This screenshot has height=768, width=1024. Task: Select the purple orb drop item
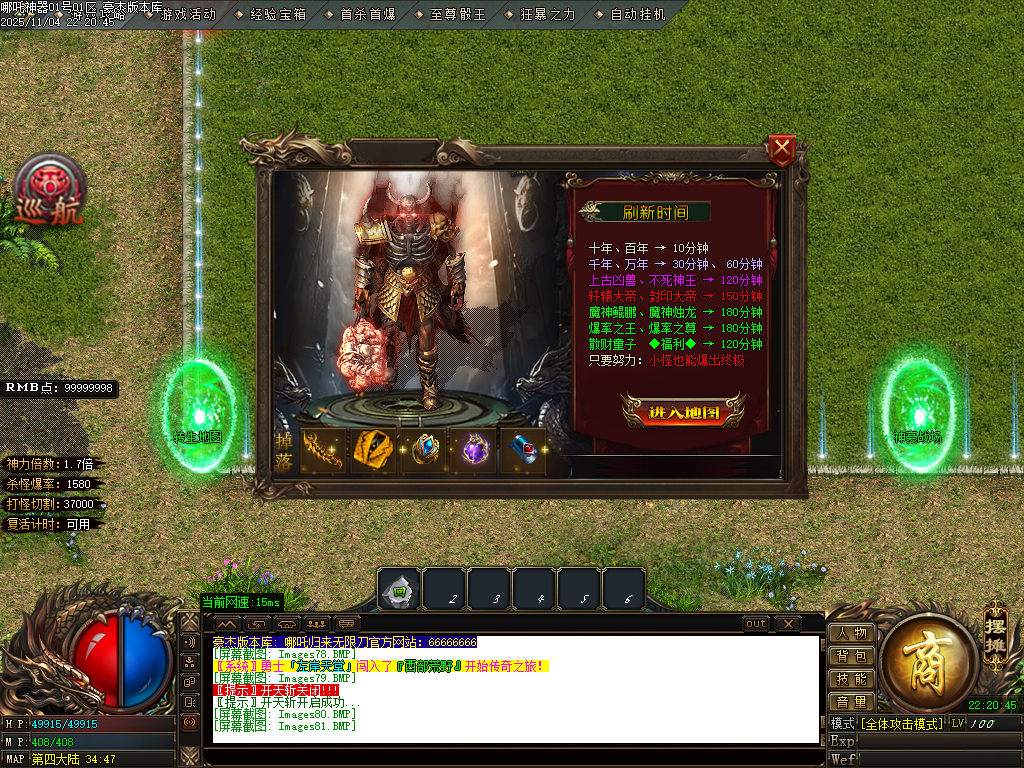[475, 451]
